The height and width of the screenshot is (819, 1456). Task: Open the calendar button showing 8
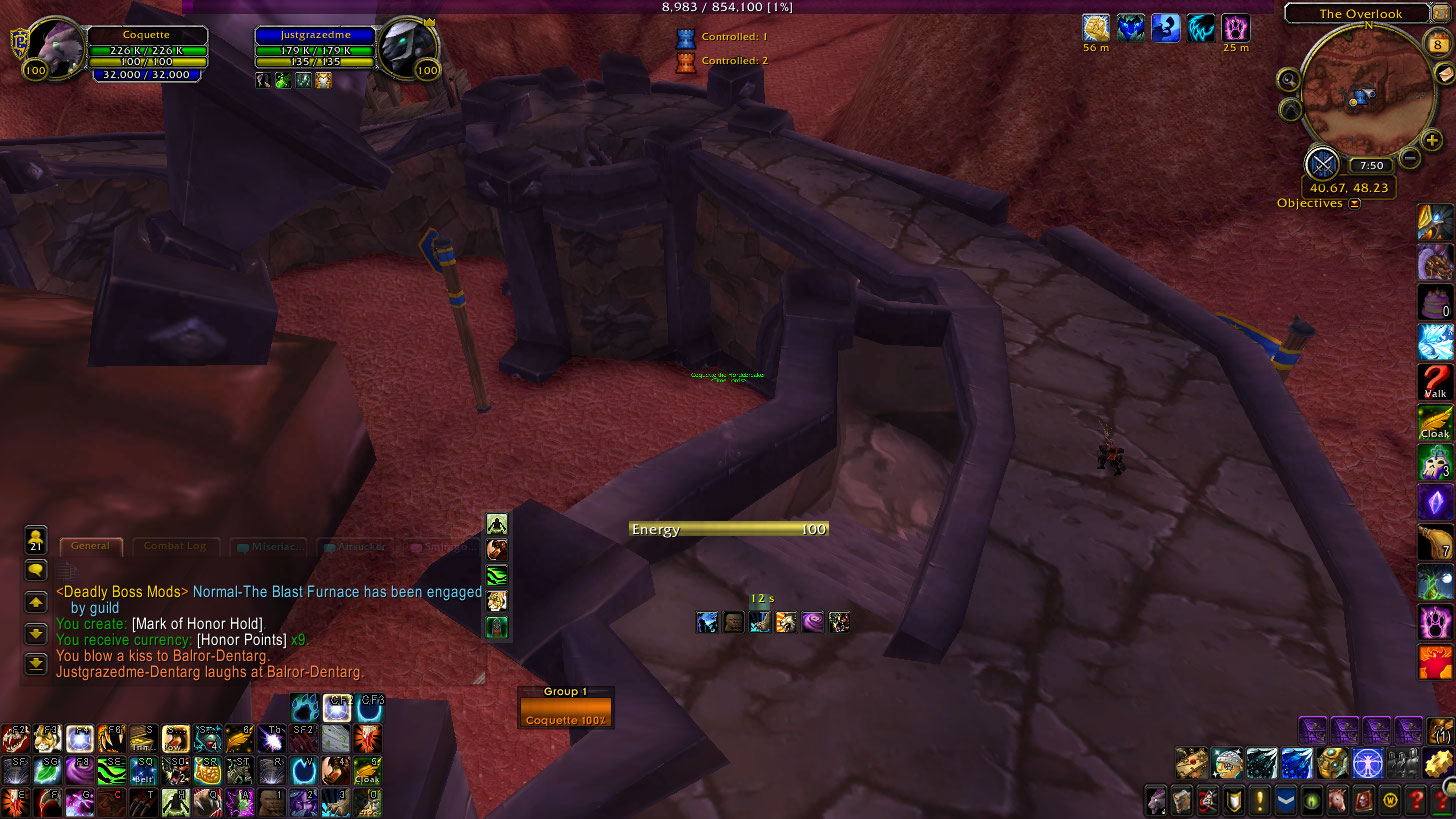tap(1436, 44)
